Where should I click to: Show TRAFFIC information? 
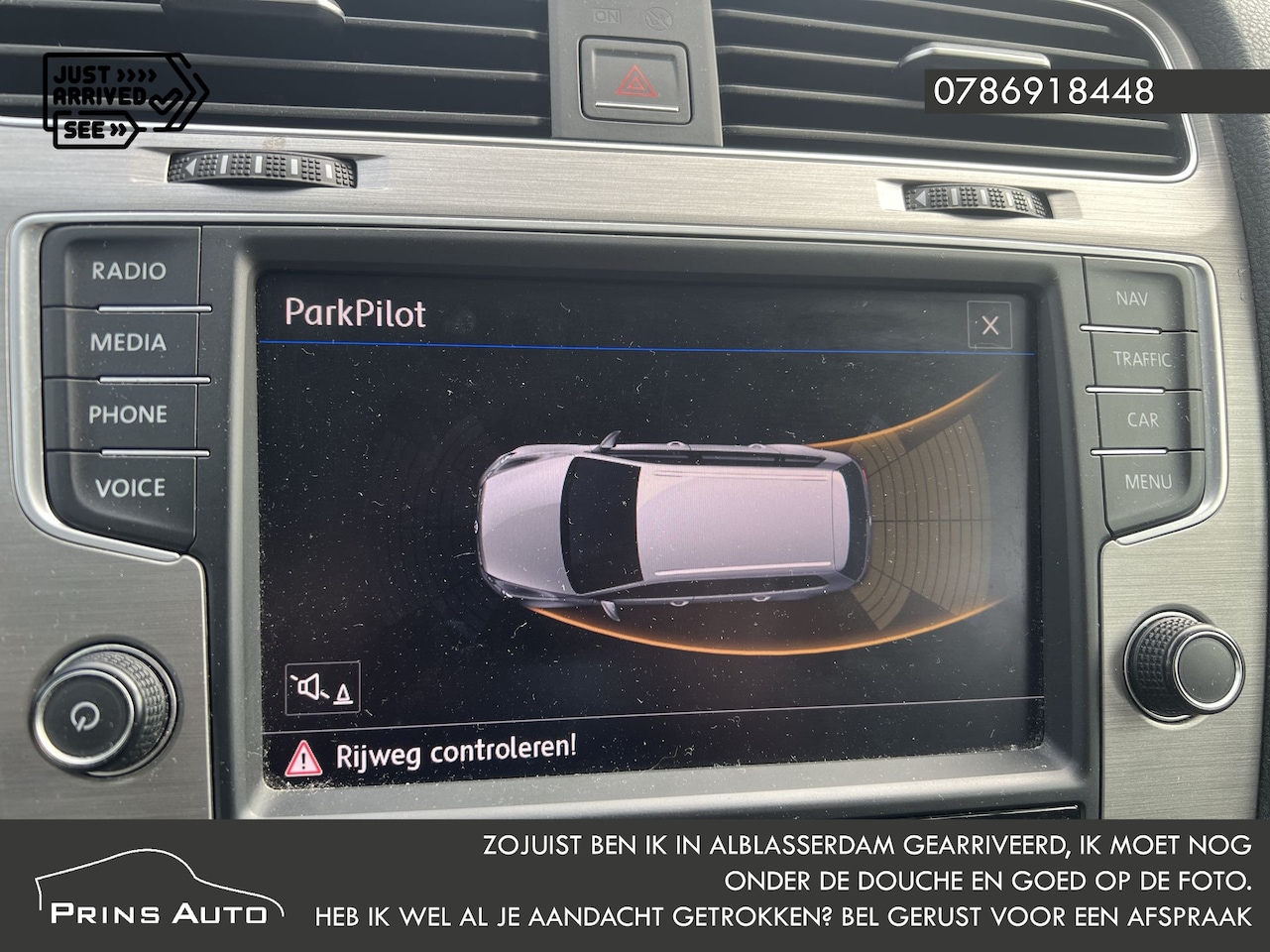coord(1141,359)
